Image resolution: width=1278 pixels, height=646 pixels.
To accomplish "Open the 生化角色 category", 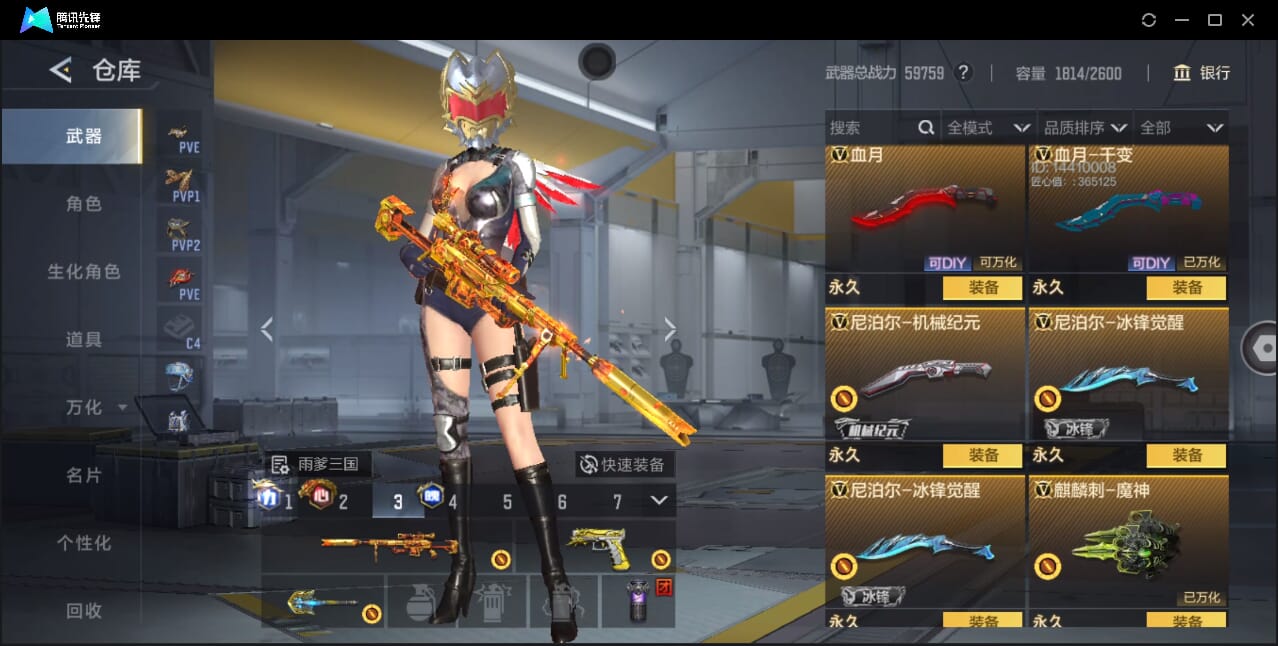I will point(84,272).
